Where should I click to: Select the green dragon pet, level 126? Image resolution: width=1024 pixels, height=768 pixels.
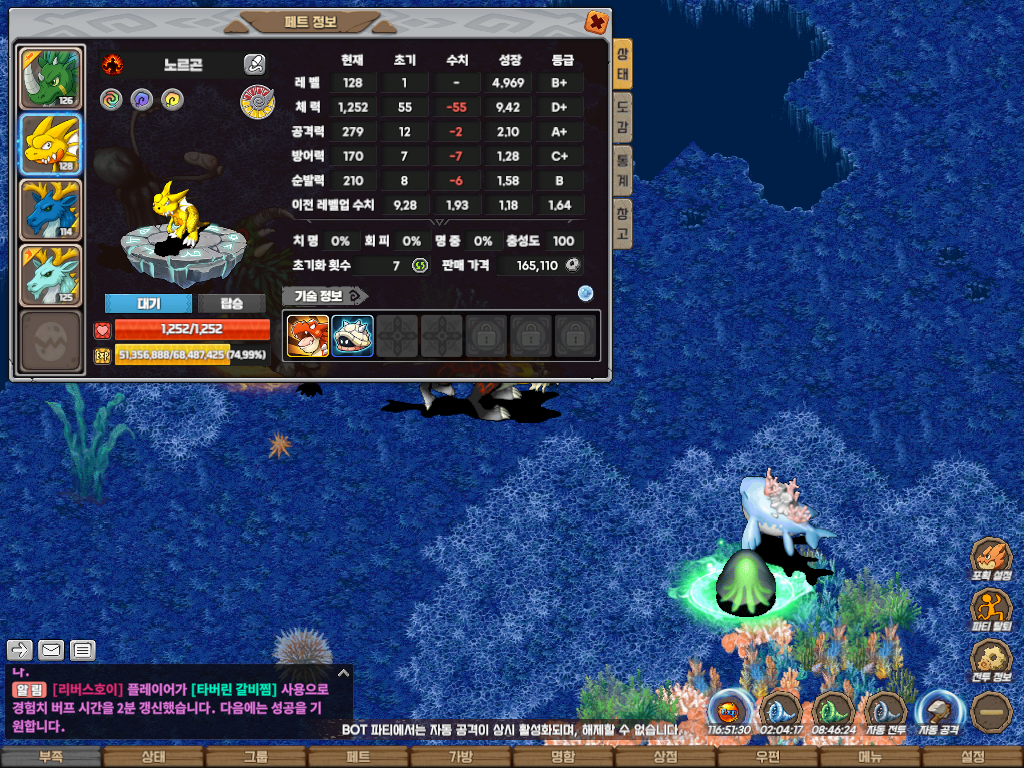(50, 76)
